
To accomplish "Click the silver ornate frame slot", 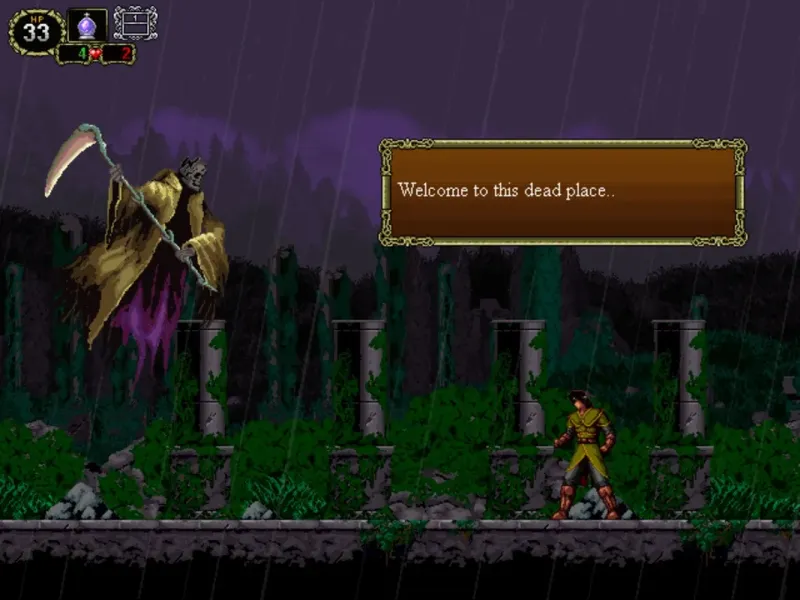I will (x=135, y=23).
